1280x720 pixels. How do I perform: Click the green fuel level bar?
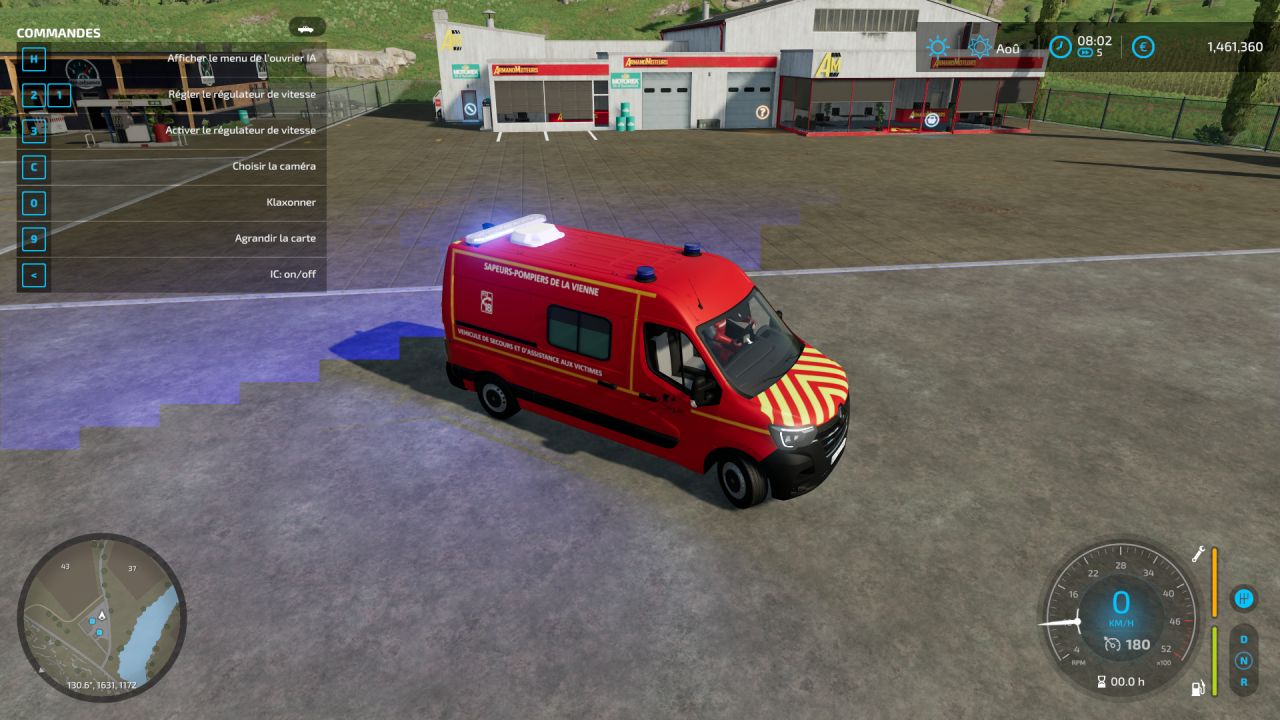click(x=1214, y=659)
